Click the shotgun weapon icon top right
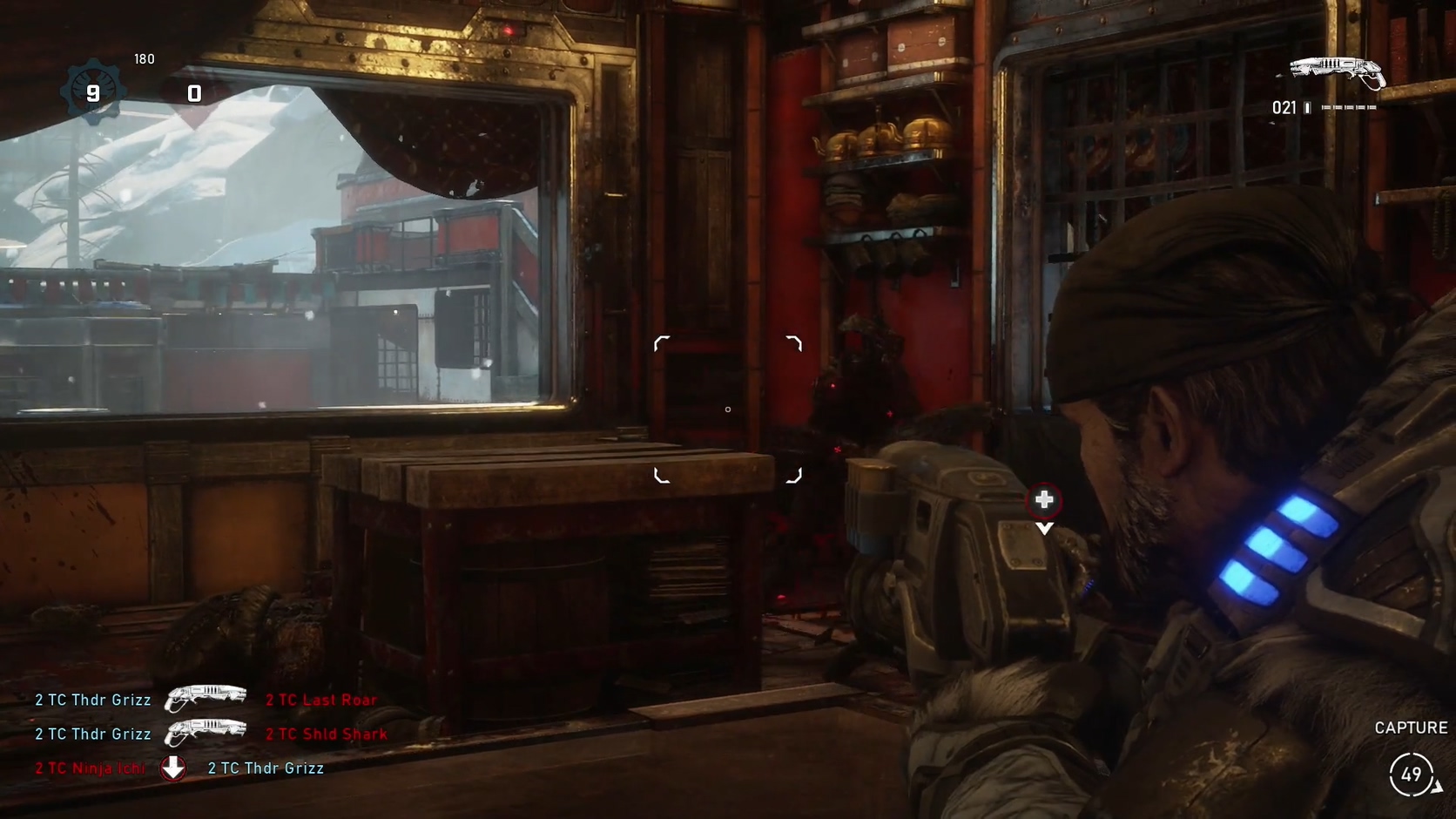The height and width of the screenshot is (819, 1456). click(1336, 71)
